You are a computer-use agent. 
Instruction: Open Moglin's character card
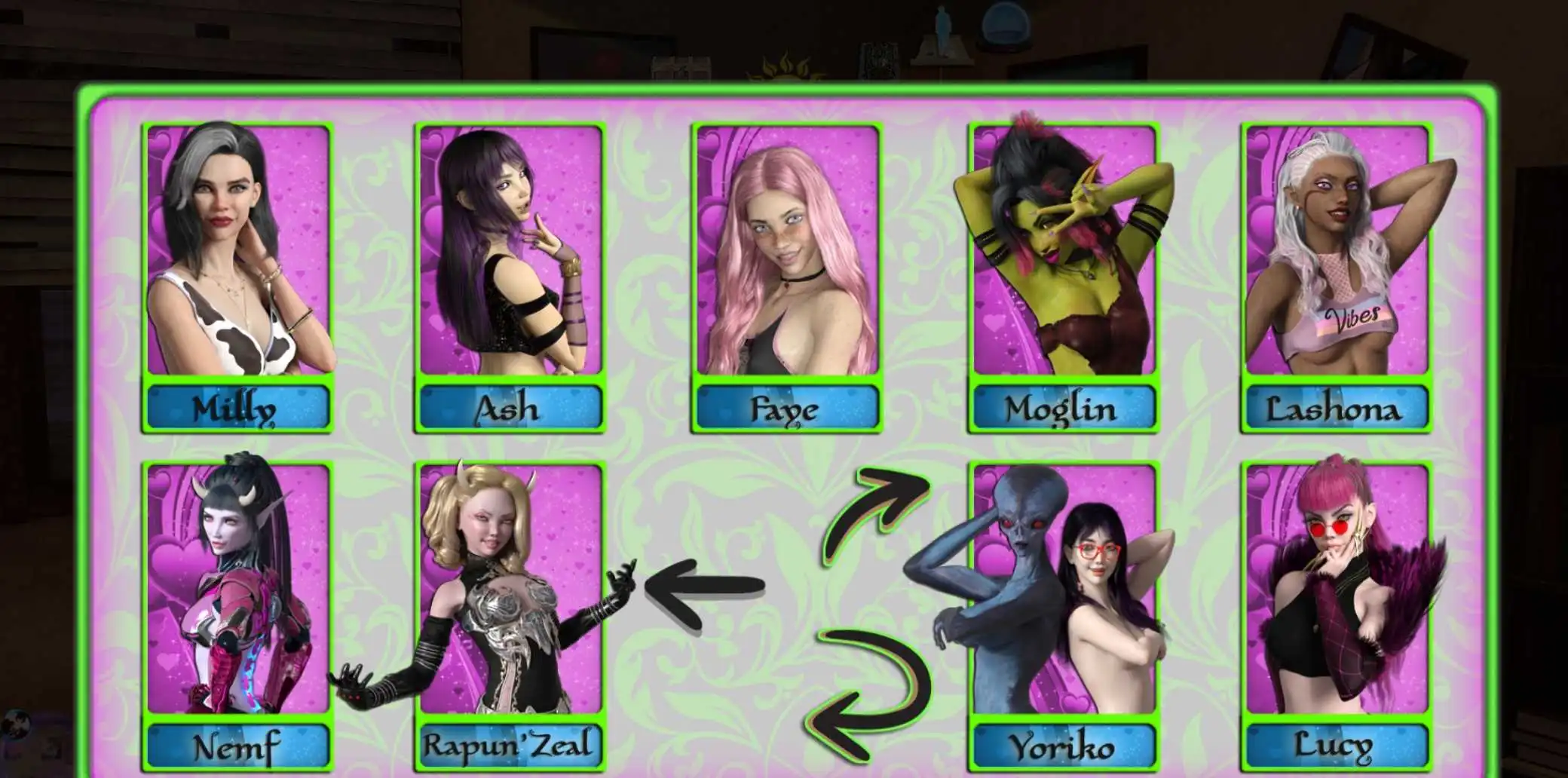click(x=1063, y=277)
